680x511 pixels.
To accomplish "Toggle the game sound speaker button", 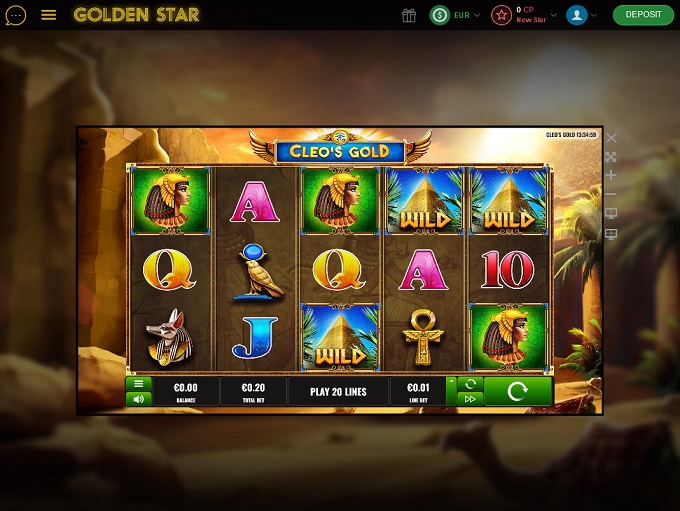I will pos(139,398).
